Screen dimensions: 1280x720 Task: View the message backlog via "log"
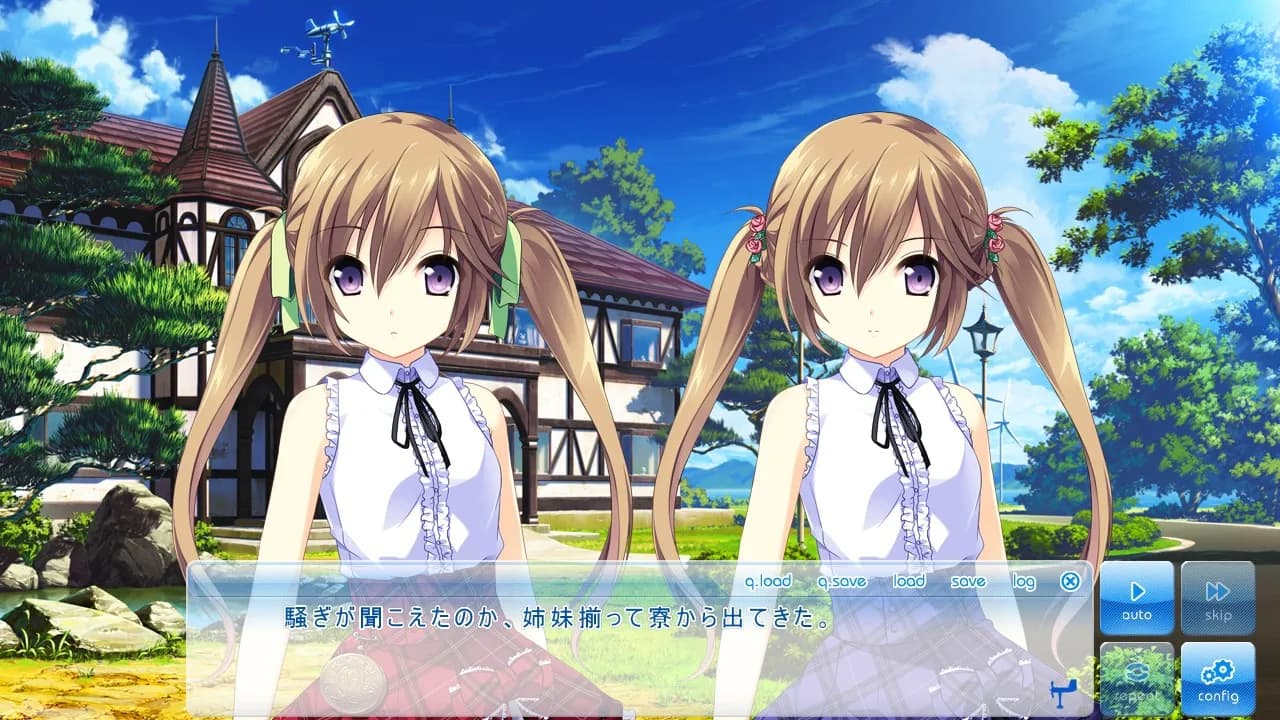pyautogui.click(x=1021, y=581)
